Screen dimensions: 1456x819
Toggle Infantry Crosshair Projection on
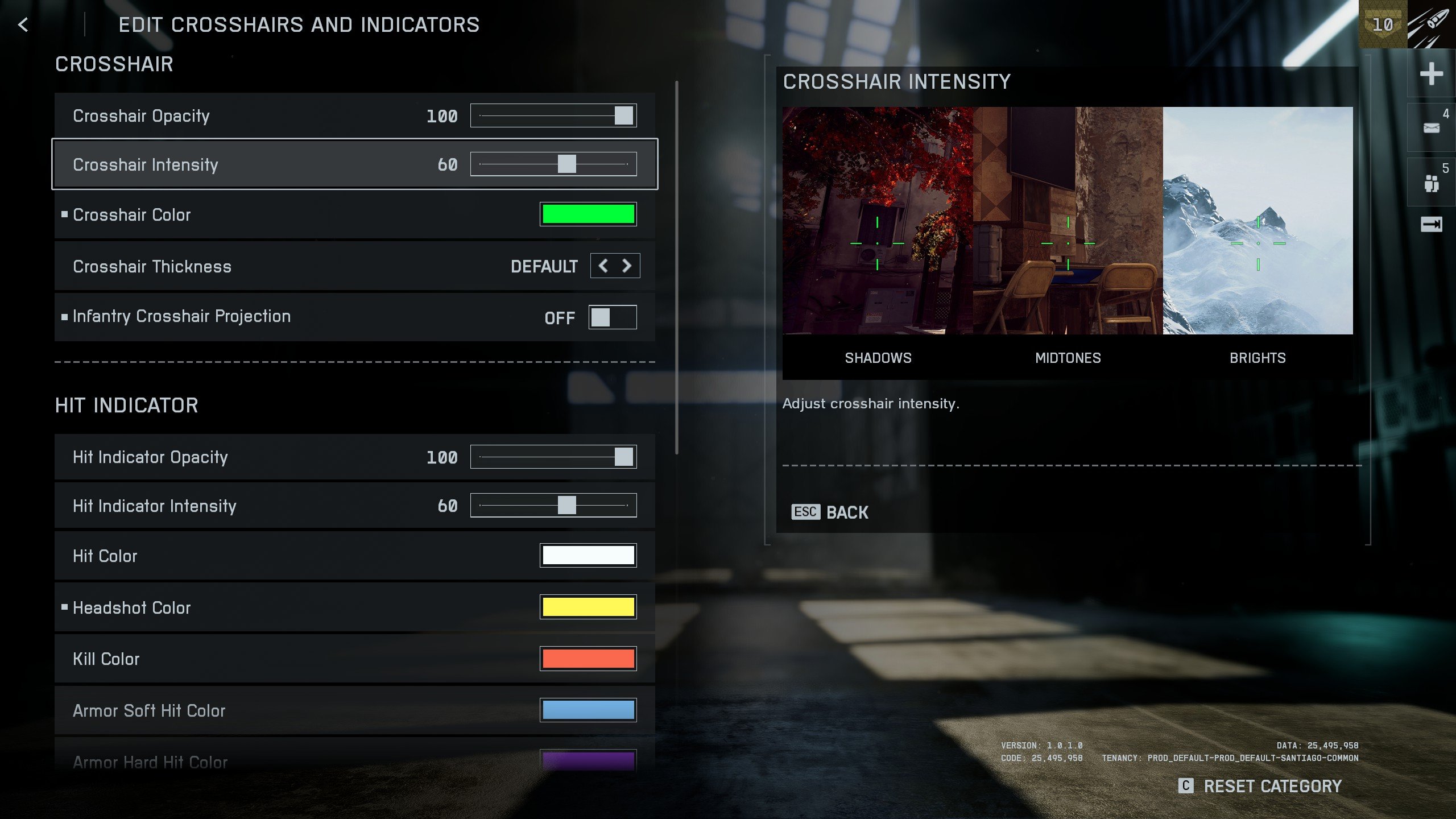coord(612,317)
